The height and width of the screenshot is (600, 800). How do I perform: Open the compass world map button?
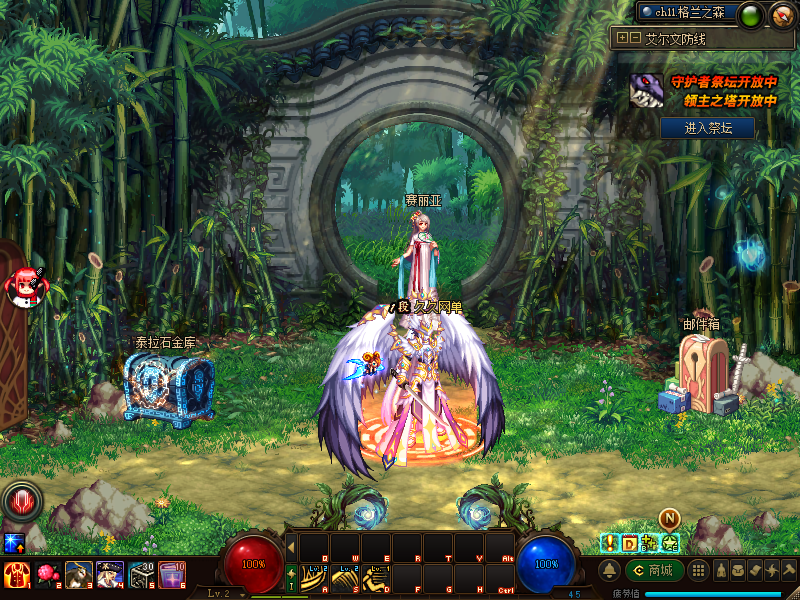(x=782, y=14)
